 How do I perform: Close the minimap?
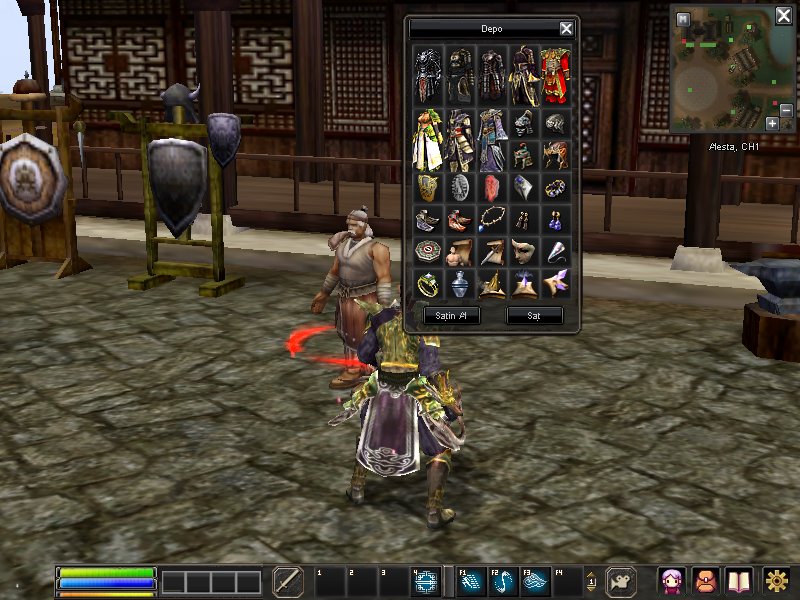tap(784, 16)
